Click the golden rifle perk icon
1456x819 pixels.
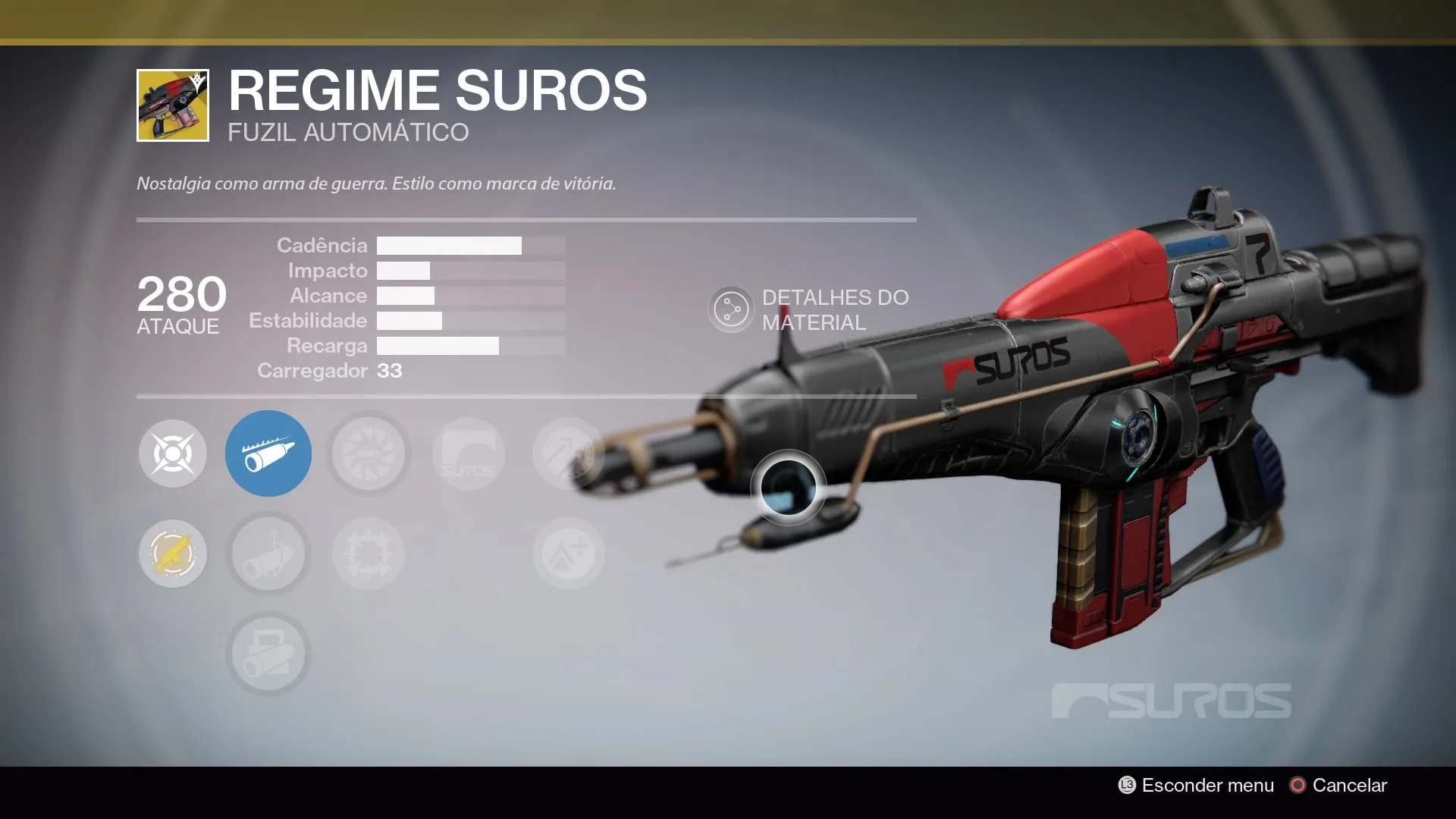click(x=173, y=554)
